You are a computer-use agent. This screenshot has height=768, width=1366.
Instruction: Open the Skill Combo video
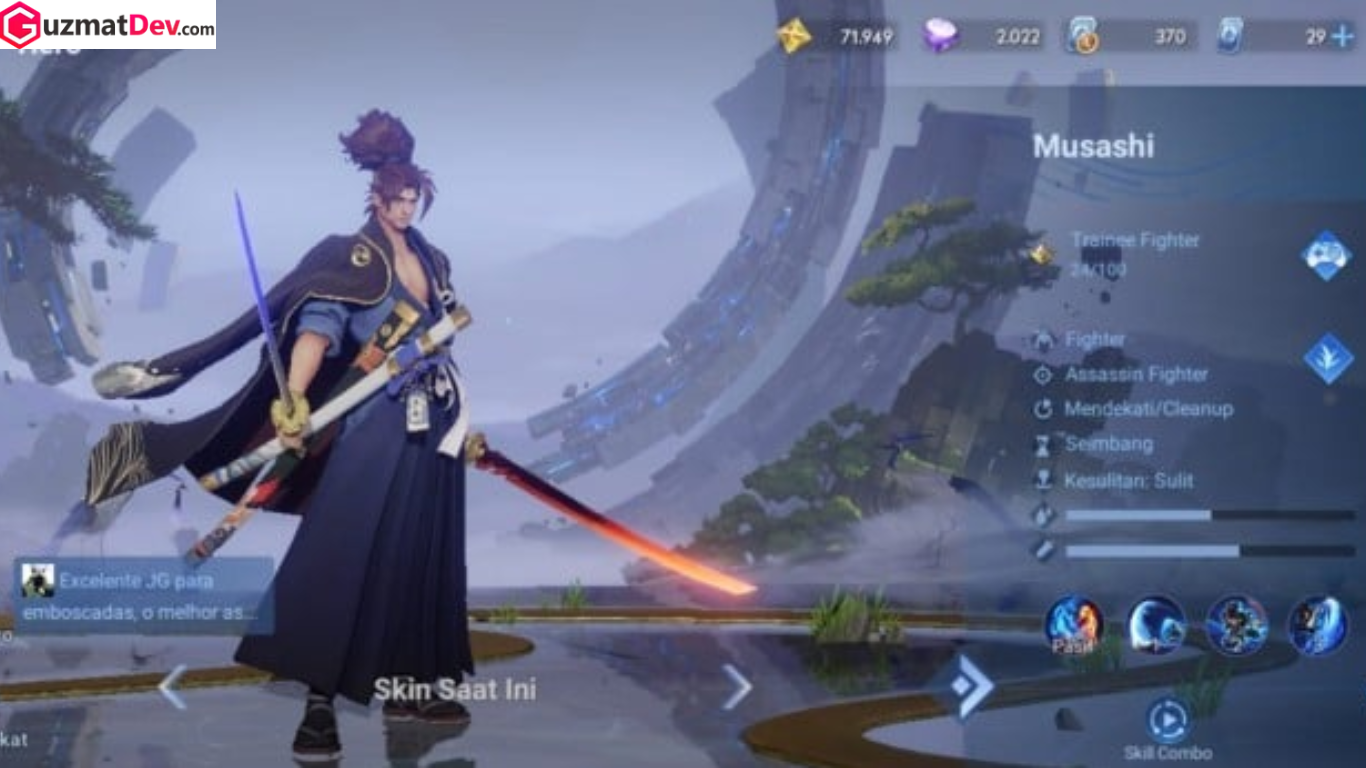click(1167, 720)
